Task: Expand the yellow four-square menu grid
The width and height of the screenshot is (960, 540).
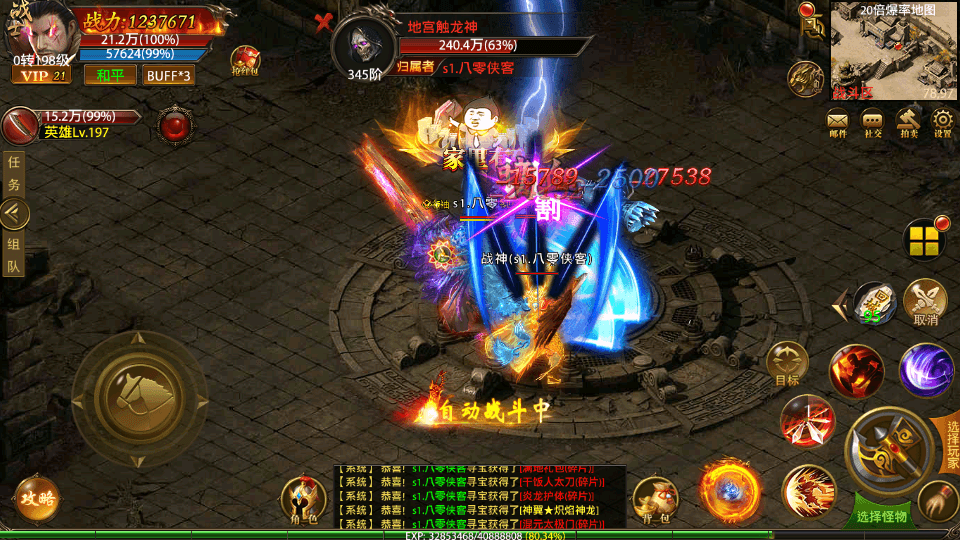Action: 924,239
